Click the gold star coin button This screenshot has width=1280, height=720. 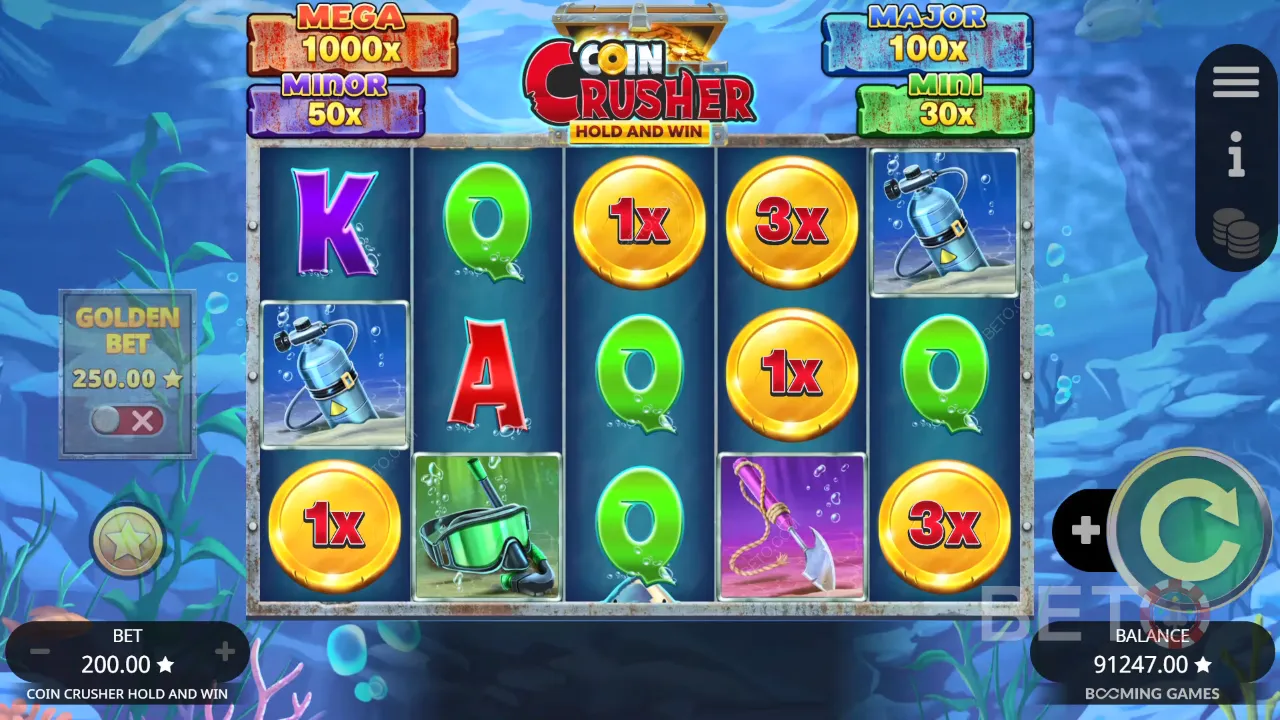click(128, 541)
